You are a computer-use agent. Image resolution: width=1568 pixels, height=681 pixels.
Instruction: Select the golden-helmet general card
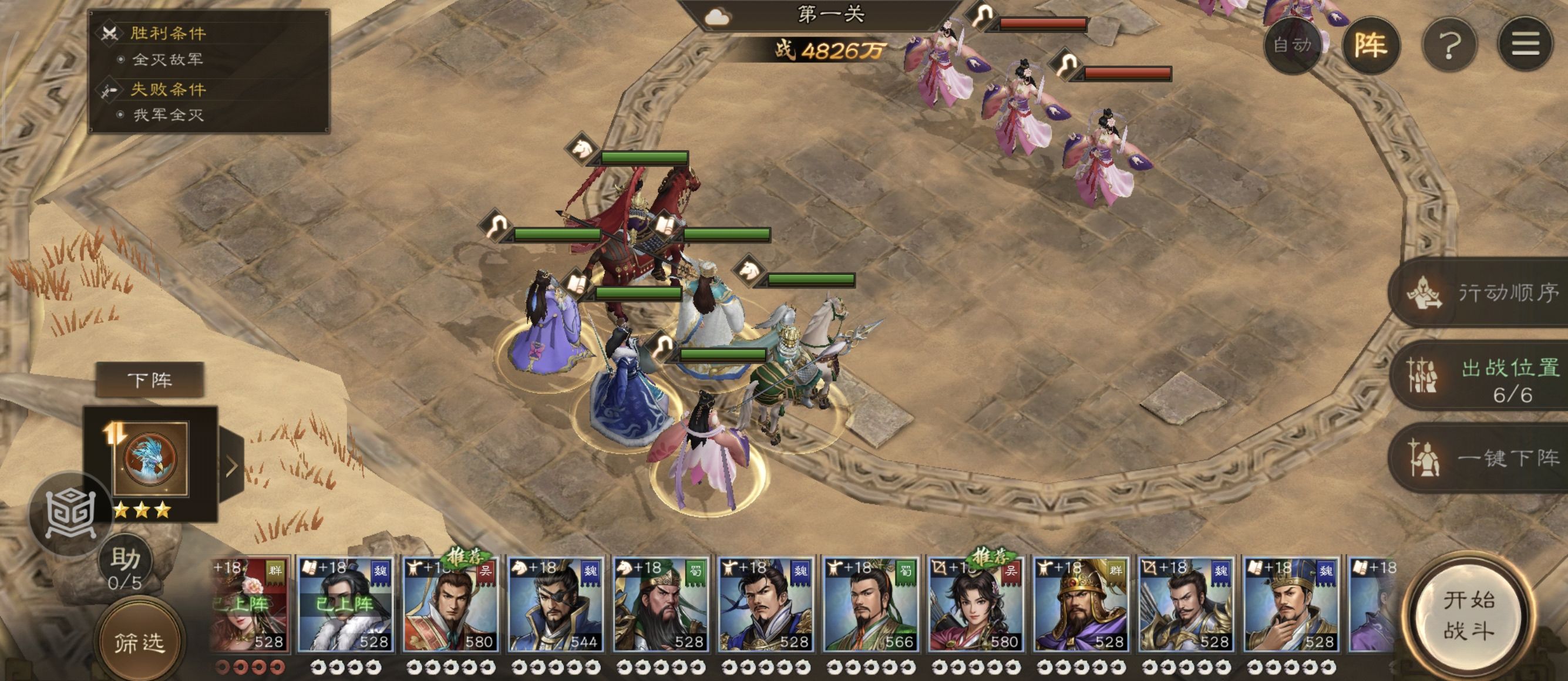1080,605
